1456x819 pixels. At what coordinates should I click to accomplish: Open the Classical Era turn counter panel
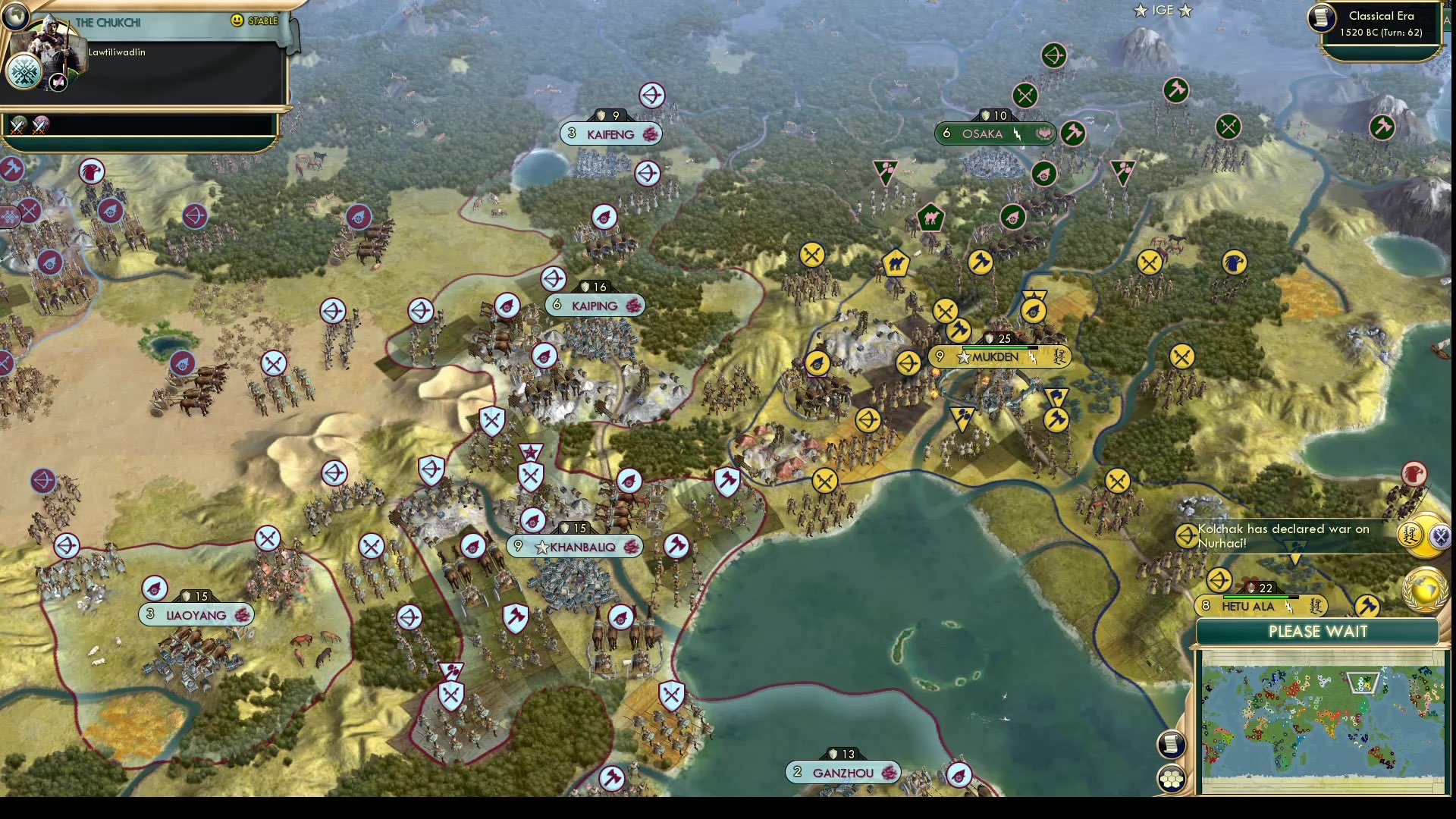click(x=1380, y=24)
